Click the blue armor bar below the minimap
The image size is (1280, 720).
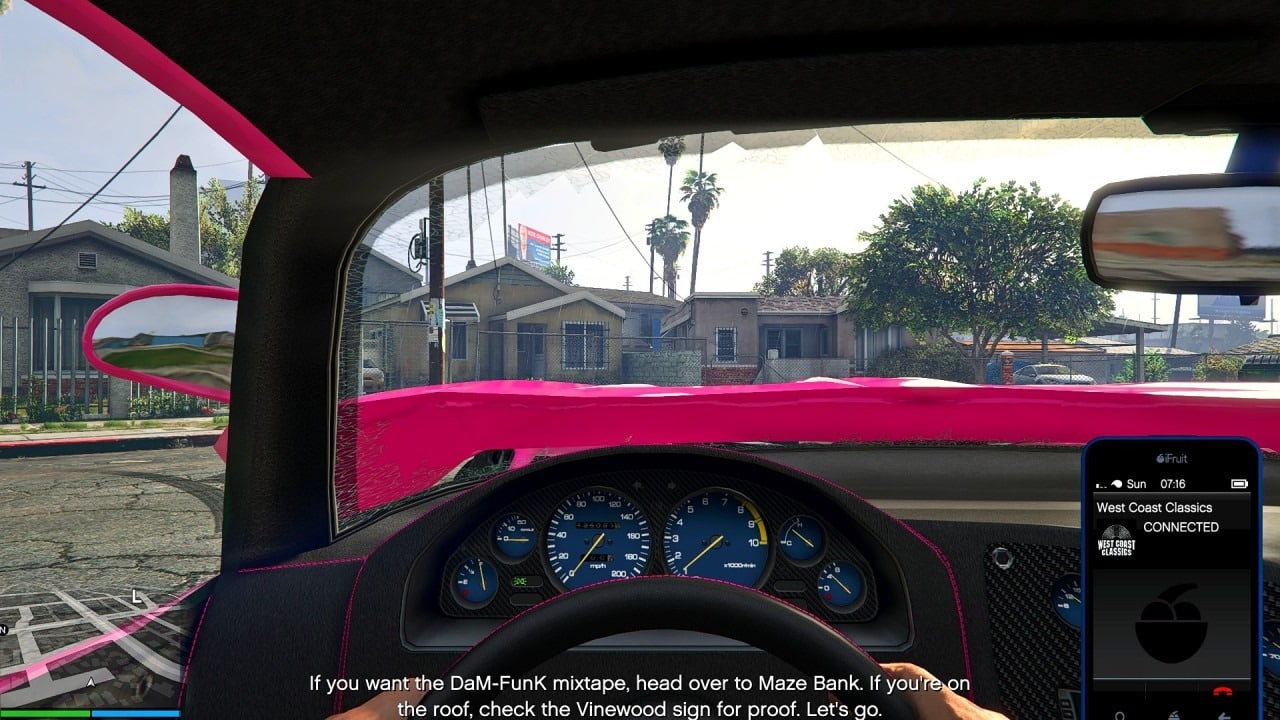click(136, 713)
